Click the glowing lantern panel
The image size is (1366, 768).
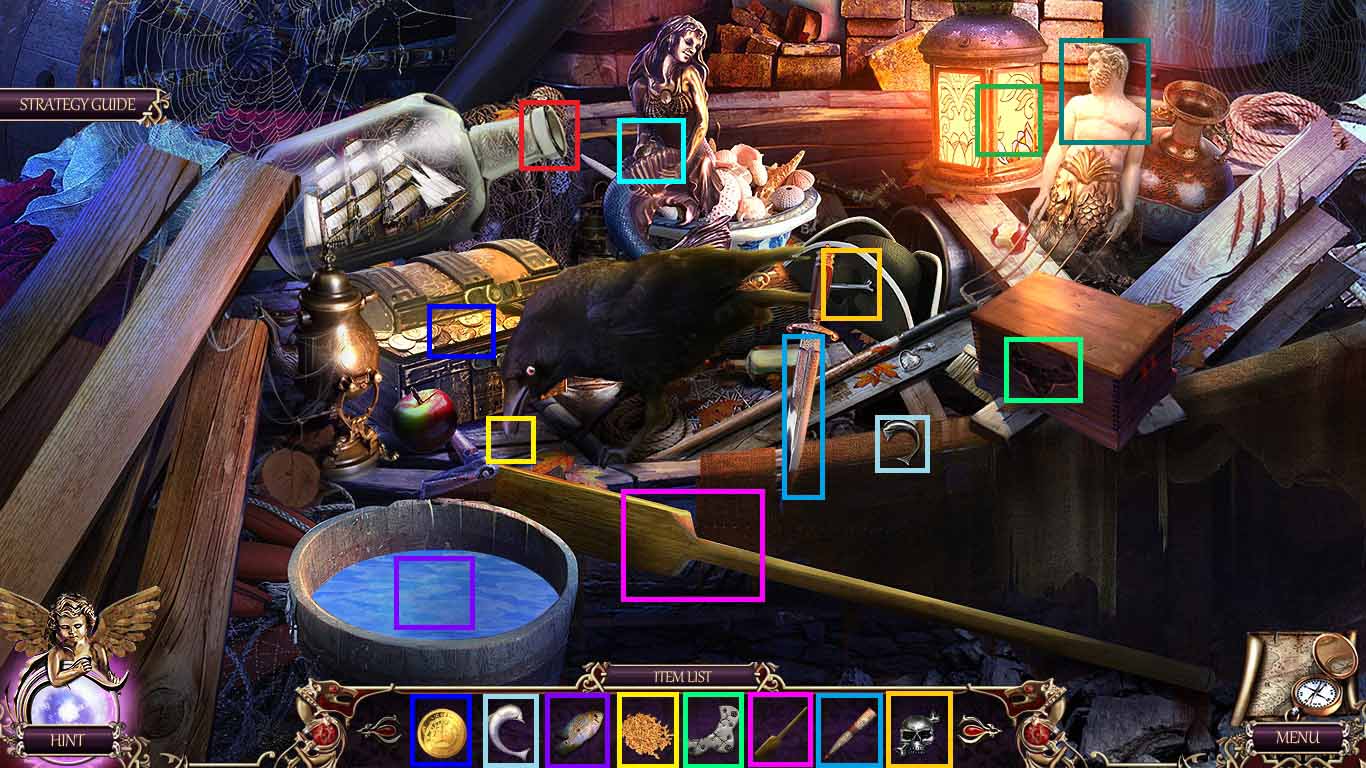[x=1007, y=120]
